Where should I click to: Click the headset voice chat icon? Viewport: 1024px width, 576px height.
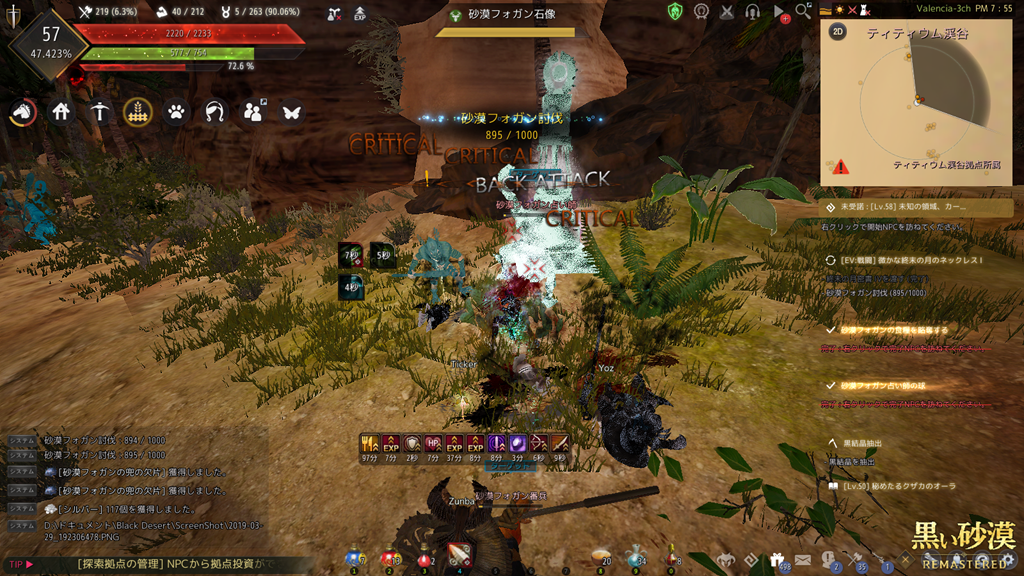pos(753,11)
